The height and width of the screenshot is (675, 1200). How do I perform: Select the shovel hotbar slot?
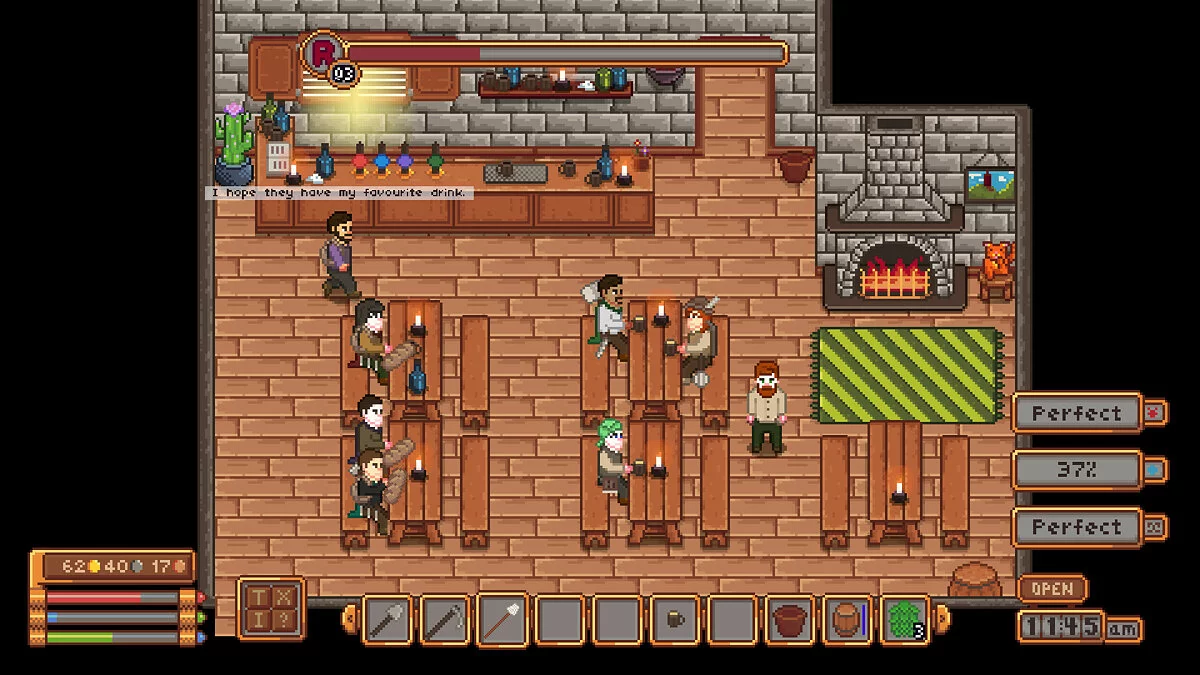tap(387, 619)
